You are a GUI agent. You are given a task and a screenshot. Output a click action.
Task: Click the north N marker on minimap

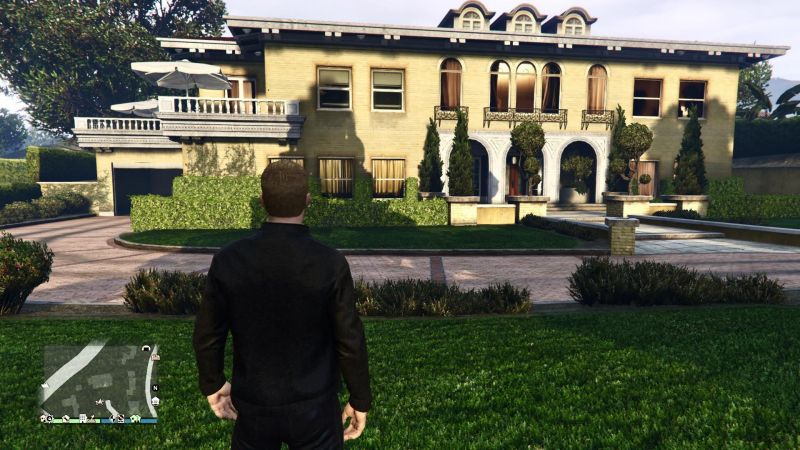155,388
